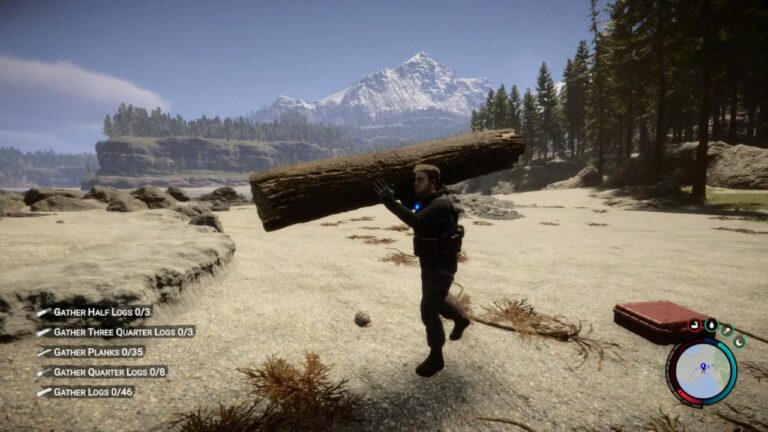This screenshot has height=432, width=768.
Task: Open the circular GPS minimap
Action: (x=701, y=371)
